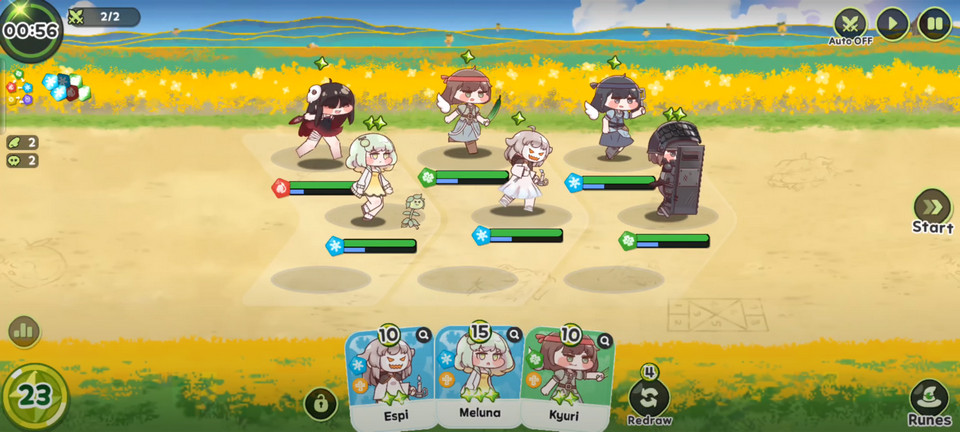Image resolution: width=960 pixels, height=432 pixels.
Task: Redraw the unit cards
Action: [x=649, y=398]
